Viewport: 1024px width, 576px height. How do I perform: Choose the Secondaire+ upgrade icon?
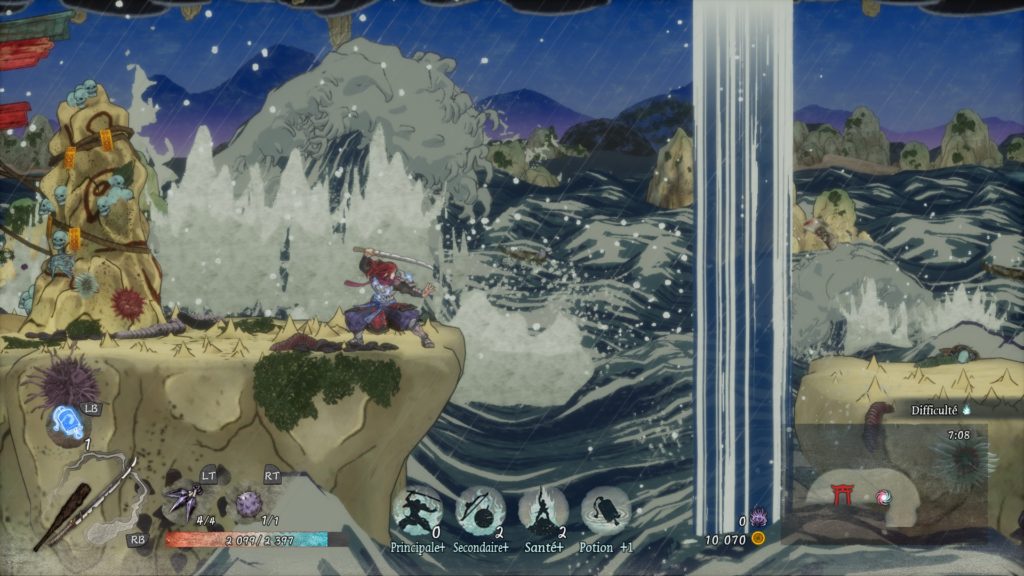coord(481,512)
